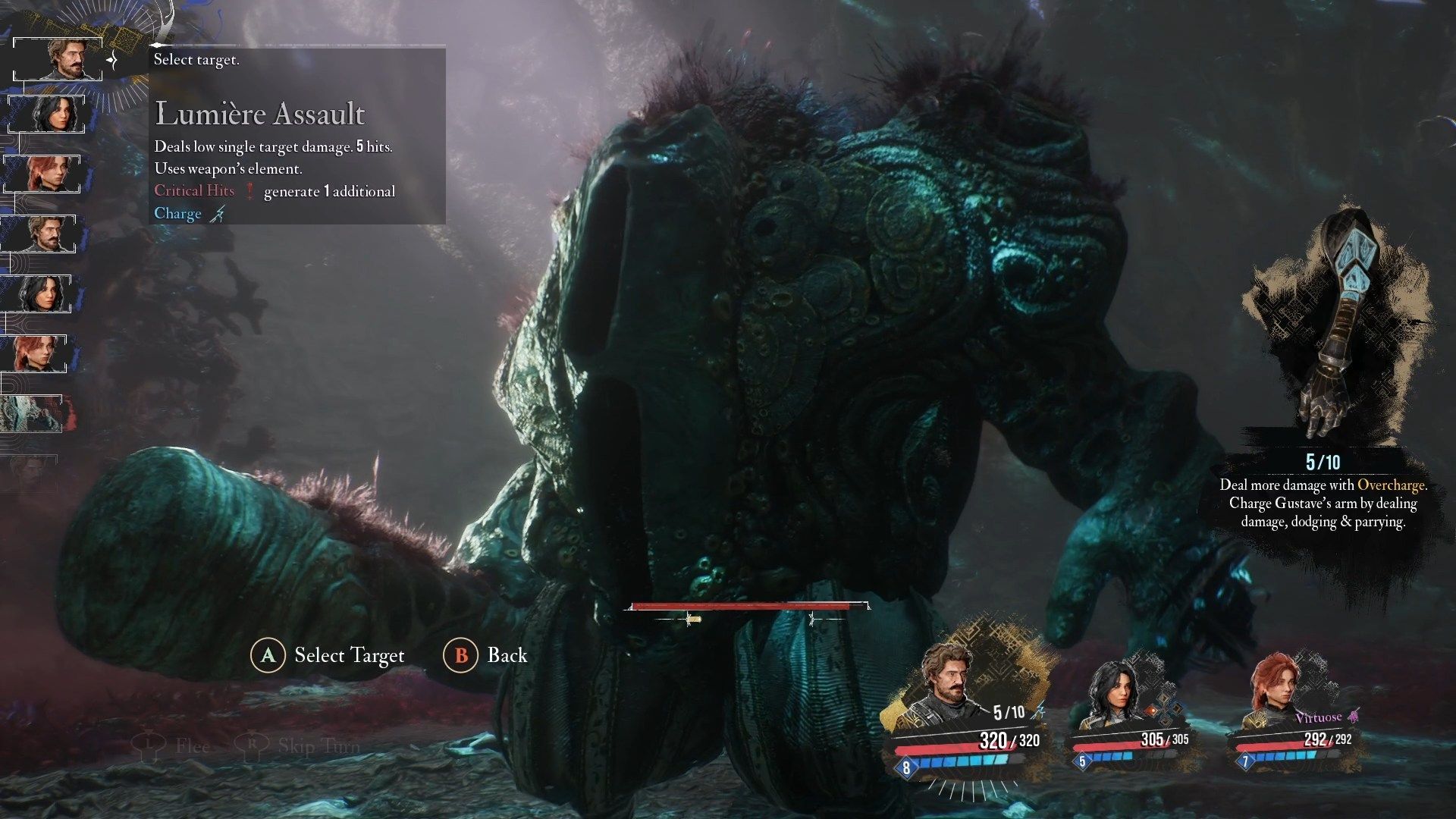Click the enemy portrait in the turn order
This screenshot has width=1456, height=819.
click(32, 414)
